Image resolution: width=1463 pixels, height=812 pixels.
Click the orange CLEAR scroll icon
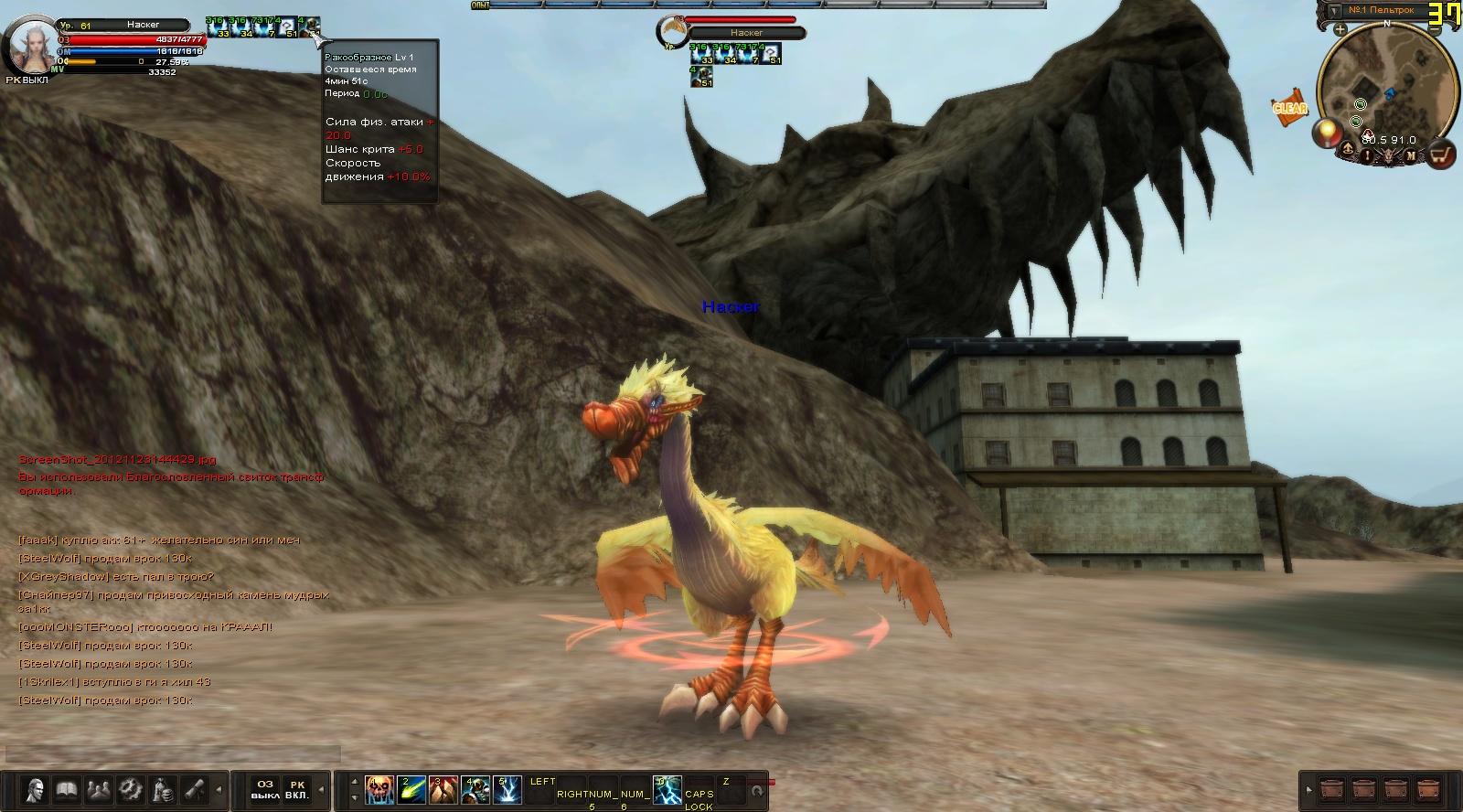point(1289,107)
